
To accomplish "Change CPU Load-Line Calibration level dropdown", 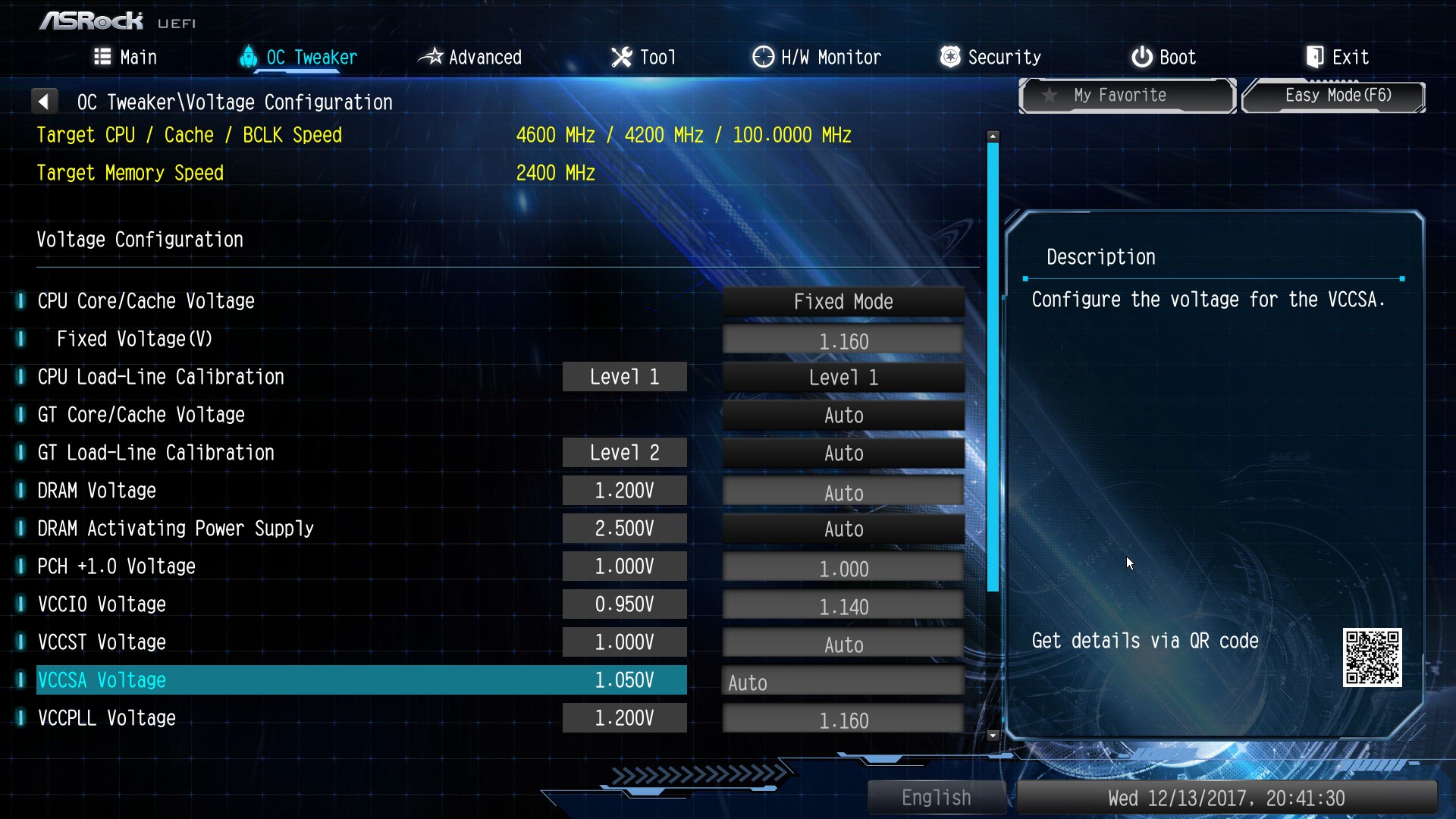I will pos(843,378).
